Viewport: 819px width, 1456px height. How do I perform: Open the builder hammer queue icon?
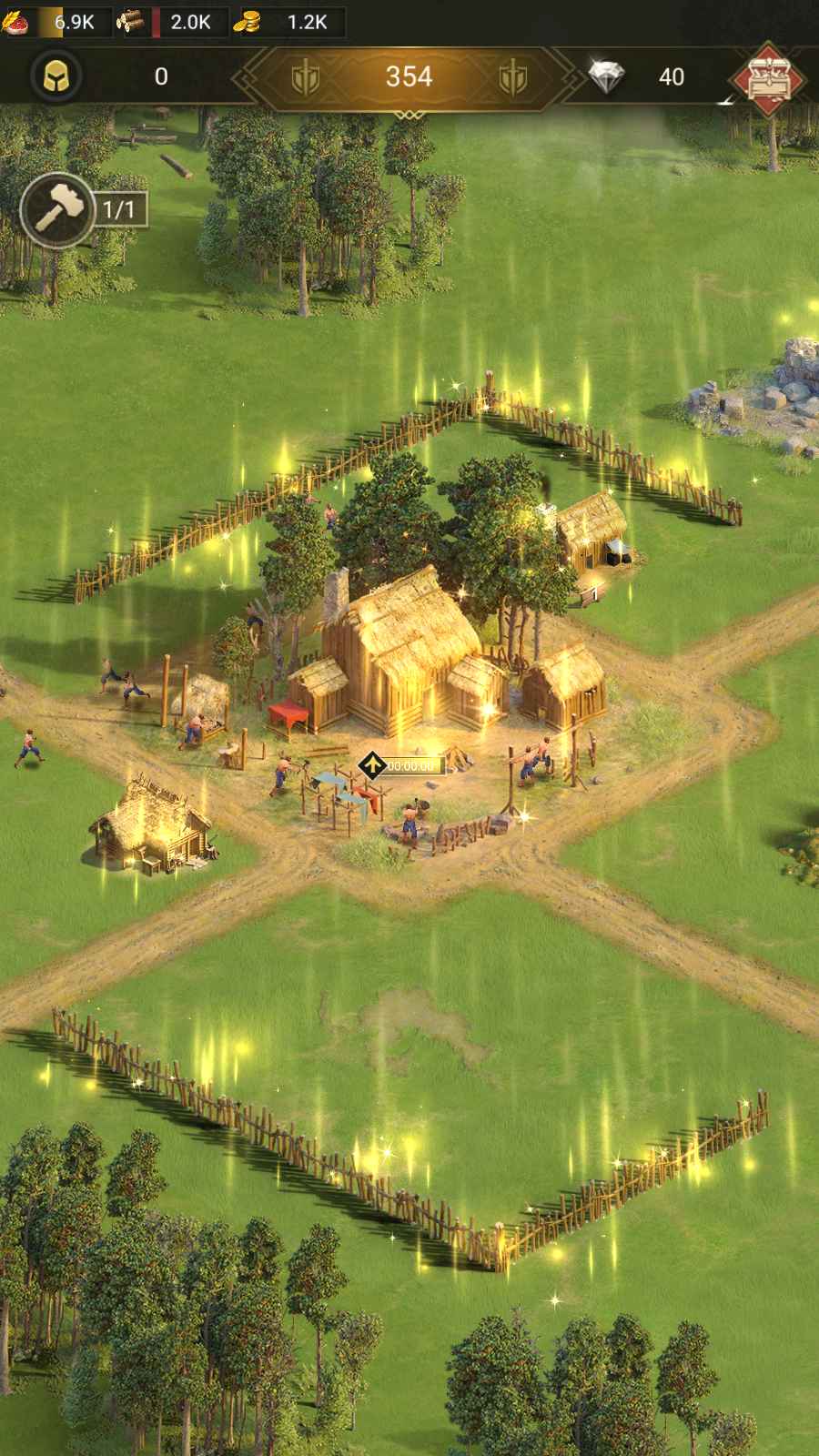(57, 211)
